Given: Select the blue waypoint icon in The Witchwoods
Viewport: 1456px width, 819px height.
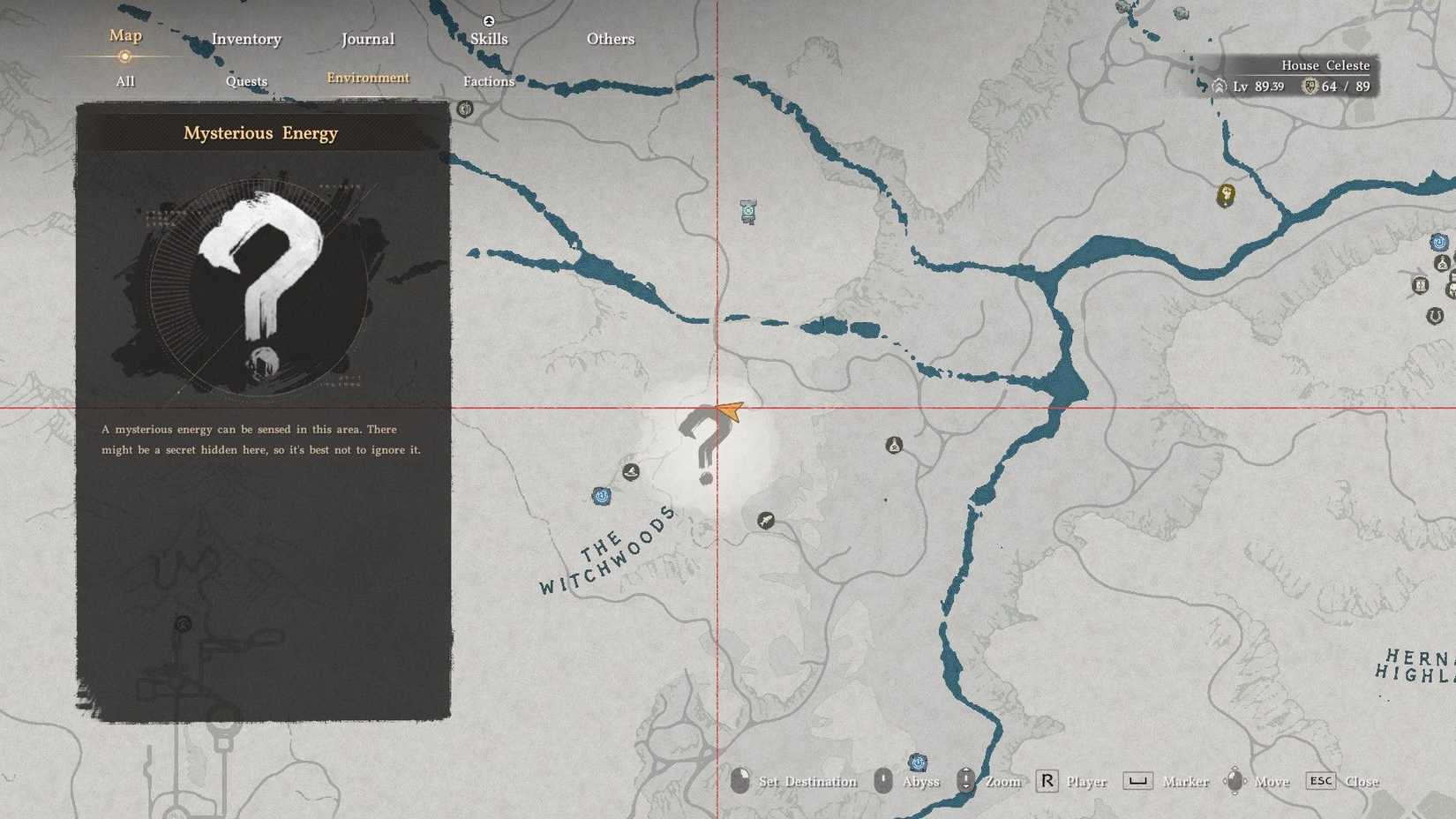Looking at the screenshot, I should click(x=601, y=496).
